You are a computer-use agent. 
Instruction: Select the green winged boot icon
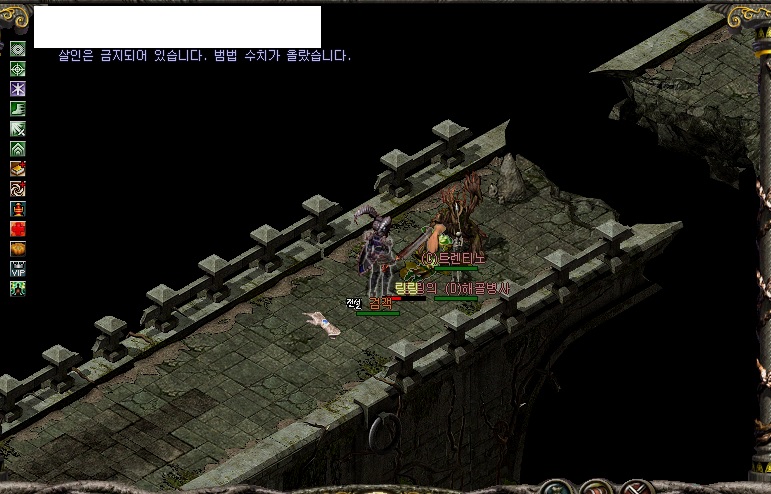[18, 109]
